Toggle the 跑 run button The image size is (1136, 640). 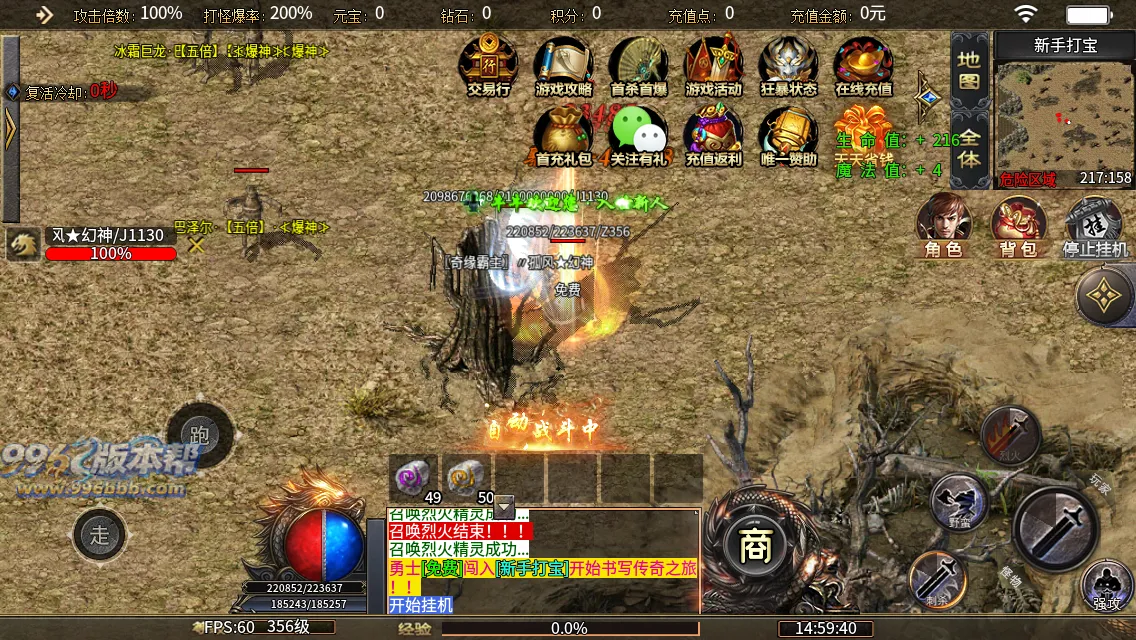tap(200, 435)
